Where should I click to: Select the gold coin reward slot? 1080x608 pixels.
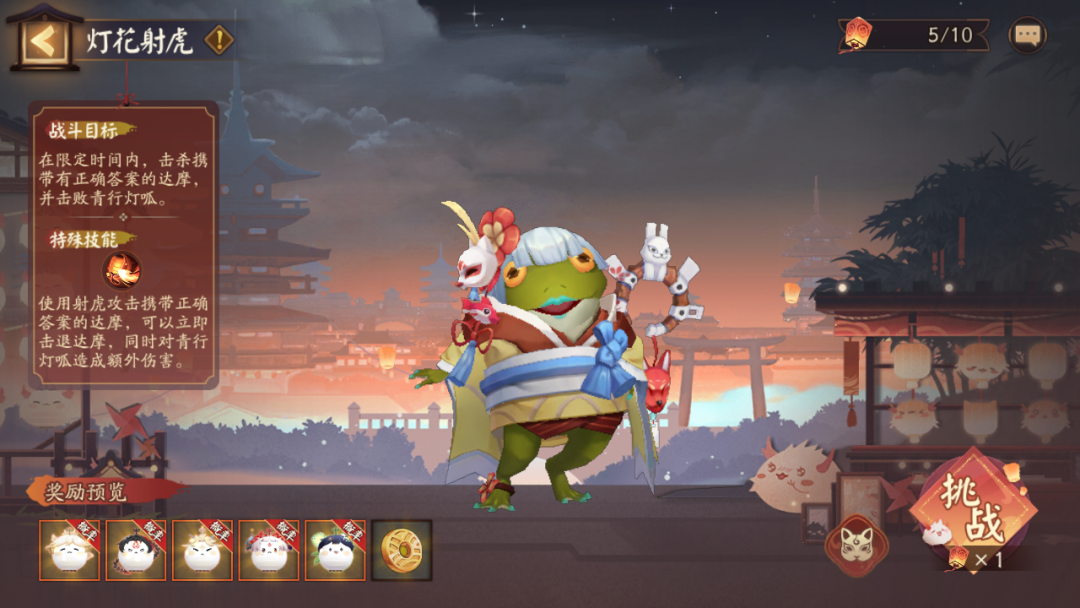point(402,550)
